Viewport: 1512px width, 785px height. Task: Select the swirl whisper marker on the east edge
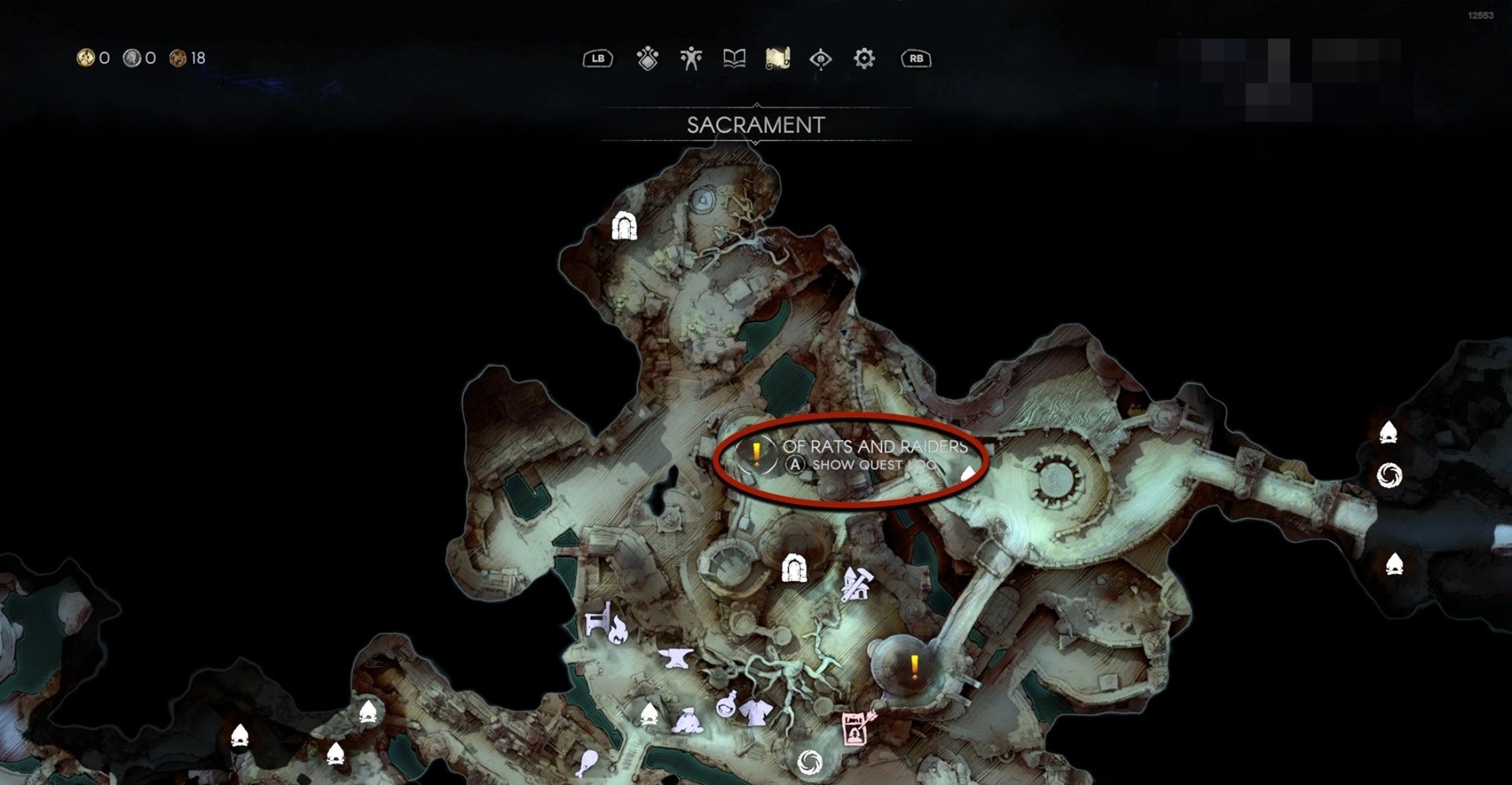click(1389, 475)
